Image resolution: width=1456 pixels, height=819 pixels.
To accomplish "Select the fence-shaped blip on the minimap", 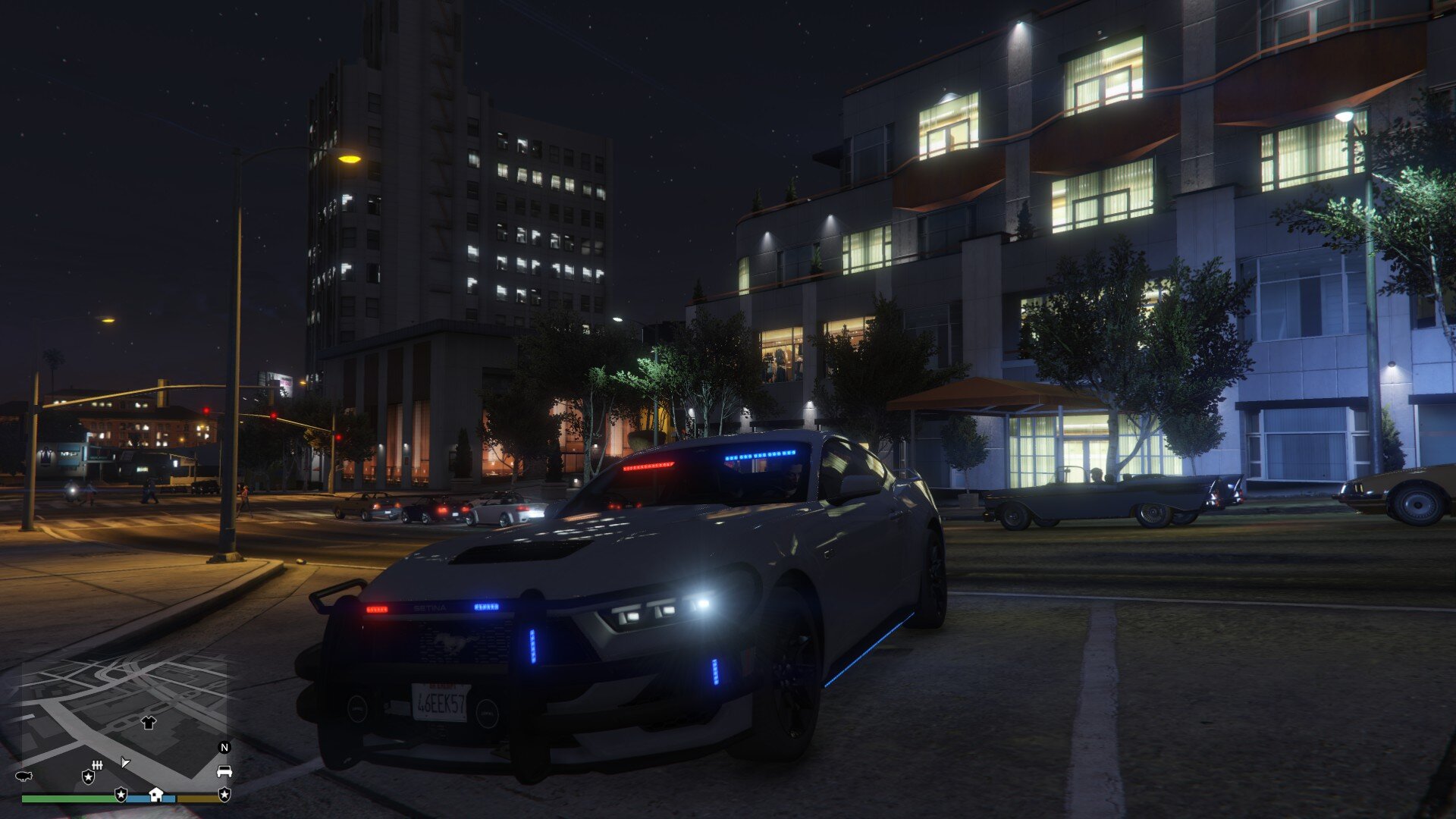I will [96, 764].
